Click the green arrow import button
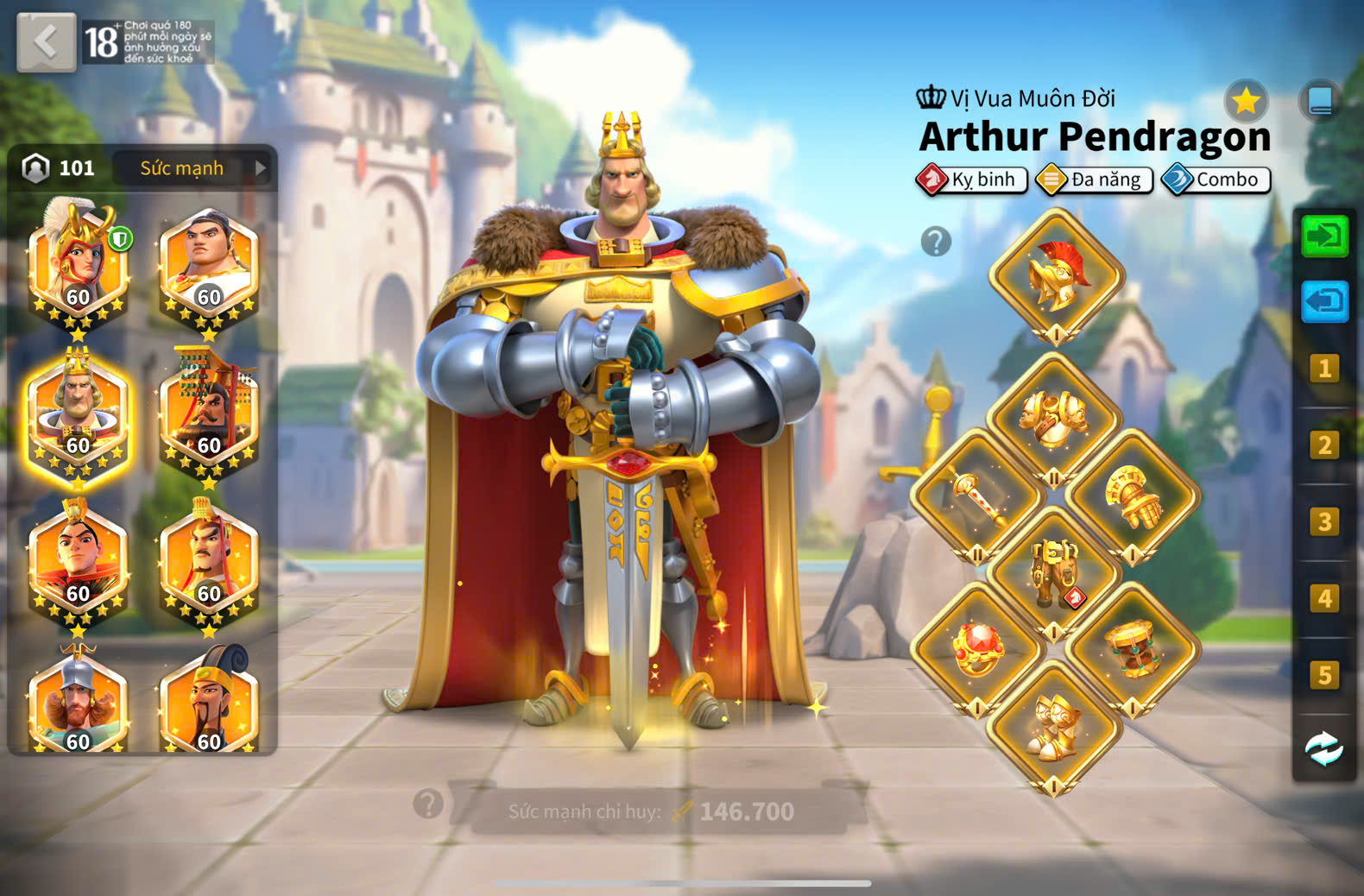This screenshot has height=896, width=1364. click(x=1324, y=236)
